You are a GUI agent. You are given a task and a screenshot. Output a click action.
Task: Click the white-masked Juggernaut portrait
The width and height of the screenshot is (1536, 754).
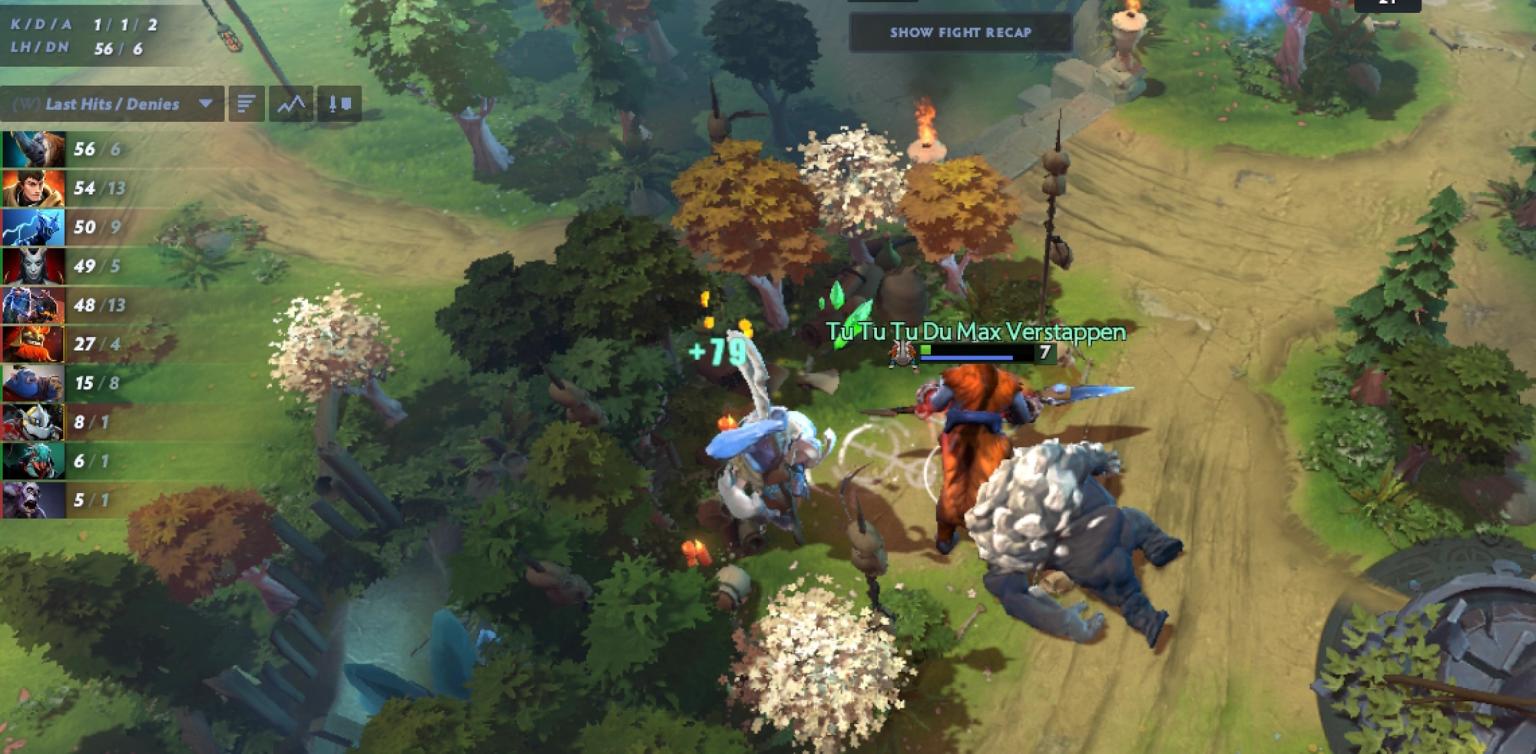point(32,421)
